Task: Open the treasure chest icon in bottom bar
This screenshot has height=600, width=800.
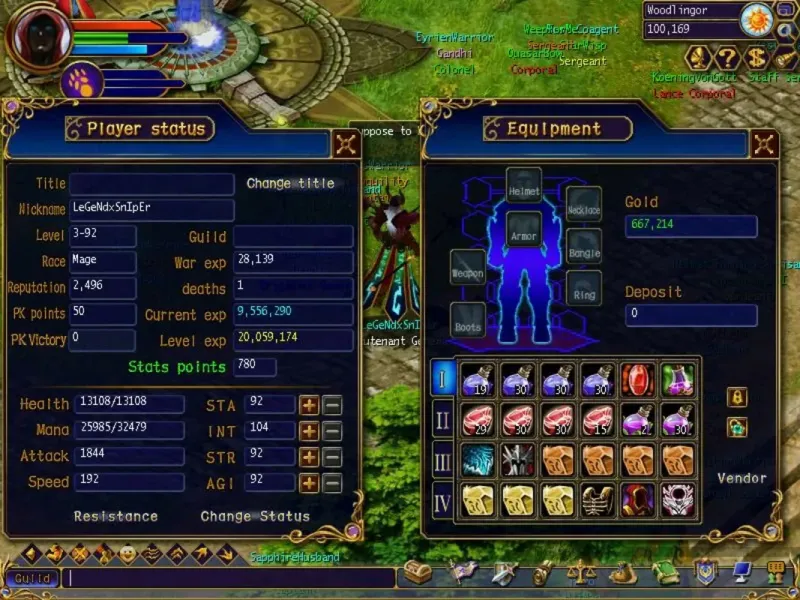Action: click(x=417, y=574)
